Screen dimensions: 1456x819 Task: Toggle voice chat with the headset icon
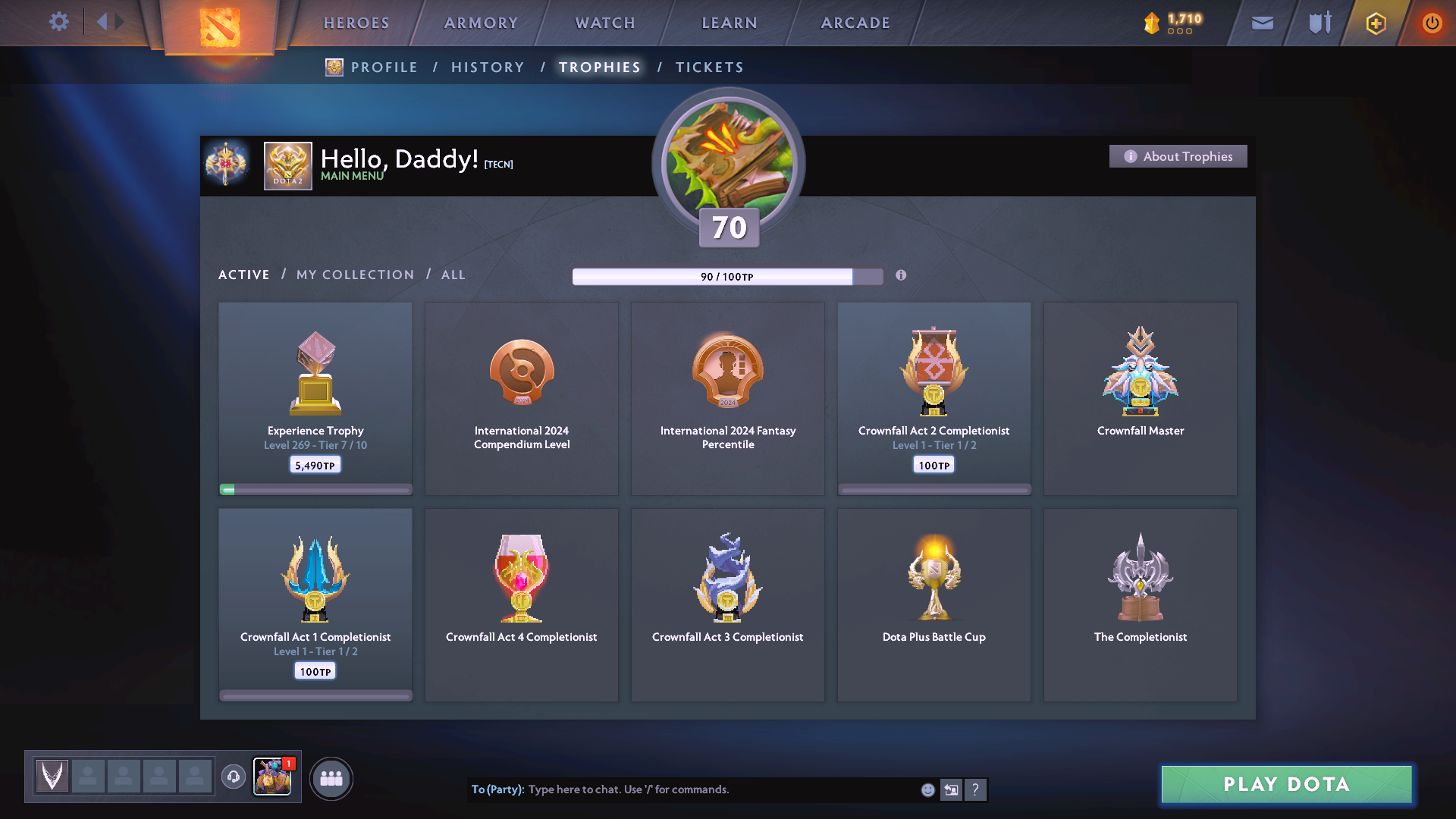point(234,777)
